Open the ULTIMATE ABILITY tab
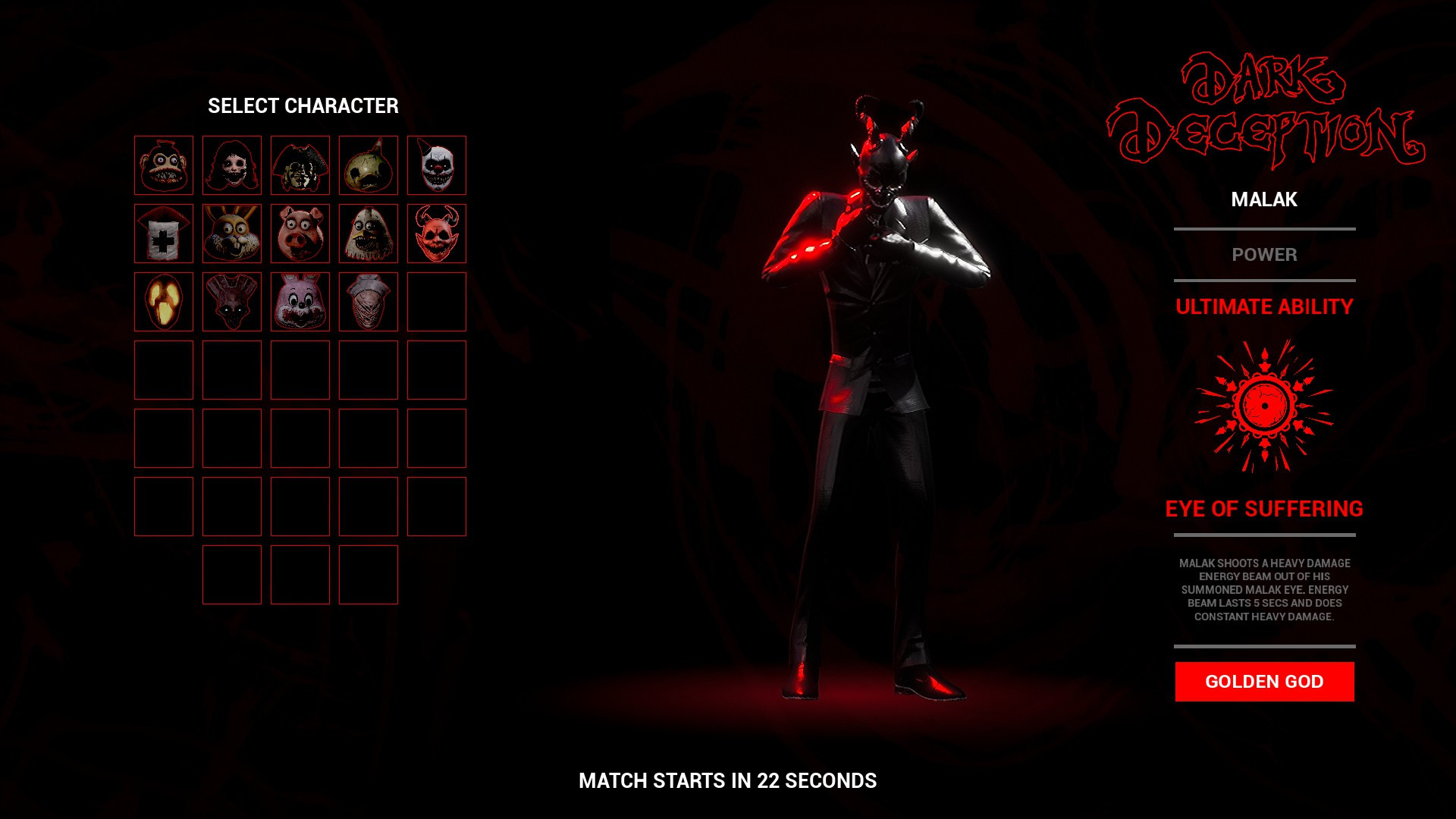This screenshot has height=819, width=1456. (x=1263, y=308)
